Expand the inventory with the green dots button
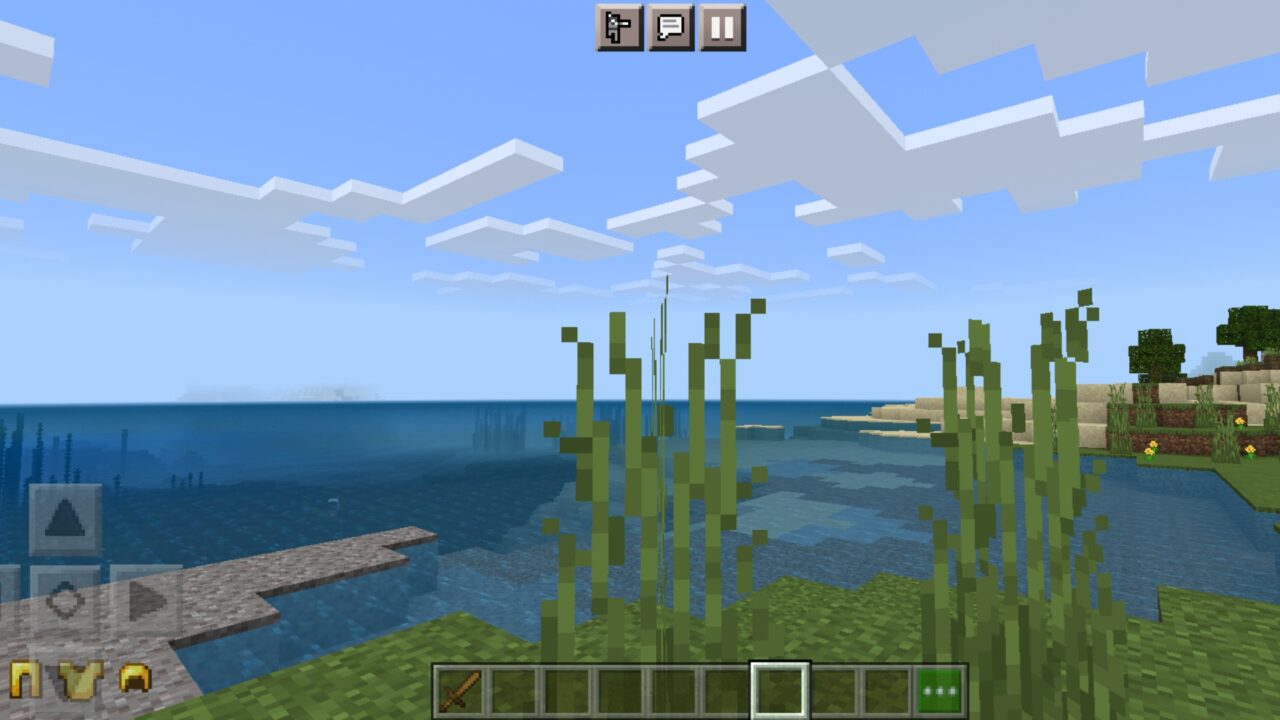1280x720 pixels. pyautogui.click(x=940, y=688)
